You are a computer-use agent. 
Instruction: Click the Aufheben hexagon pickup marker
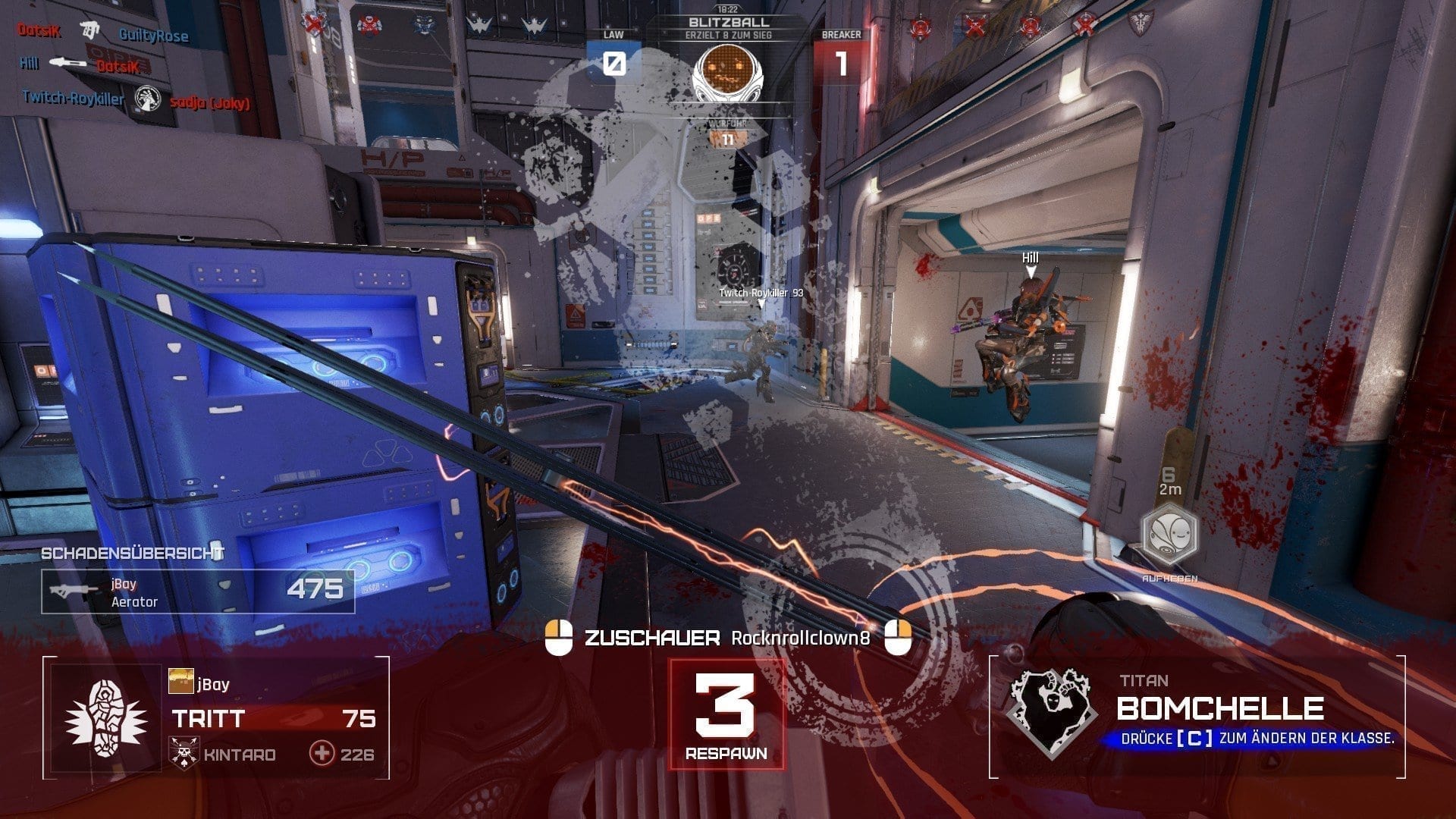pyautogui.click(x=1170, y=535)
